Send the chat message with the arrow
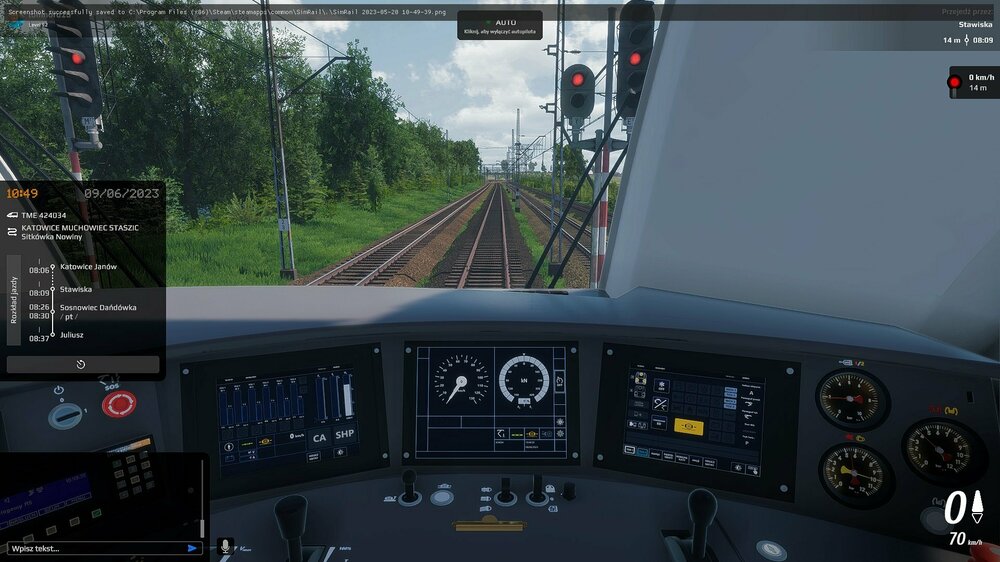The height and width of the screenshot is (562, 1000). pos(192,548)
